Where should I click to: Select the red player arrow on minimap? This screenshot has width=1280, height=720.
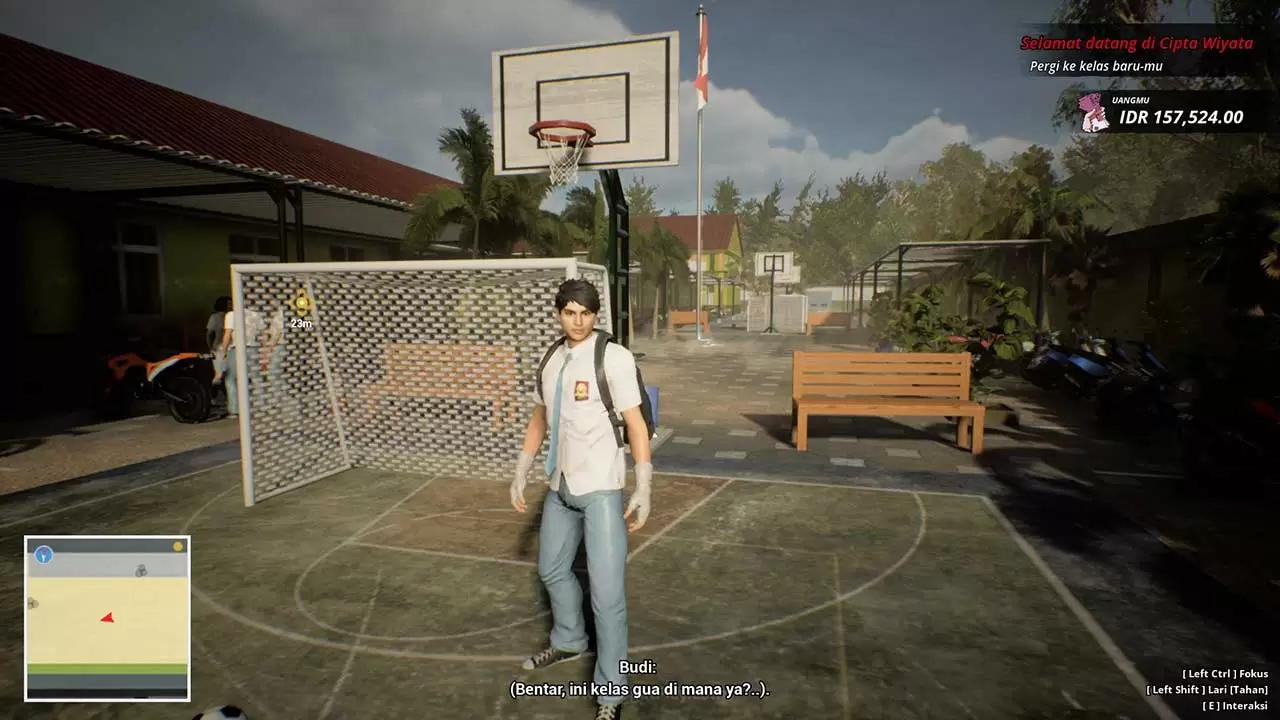tap(107, 618)
